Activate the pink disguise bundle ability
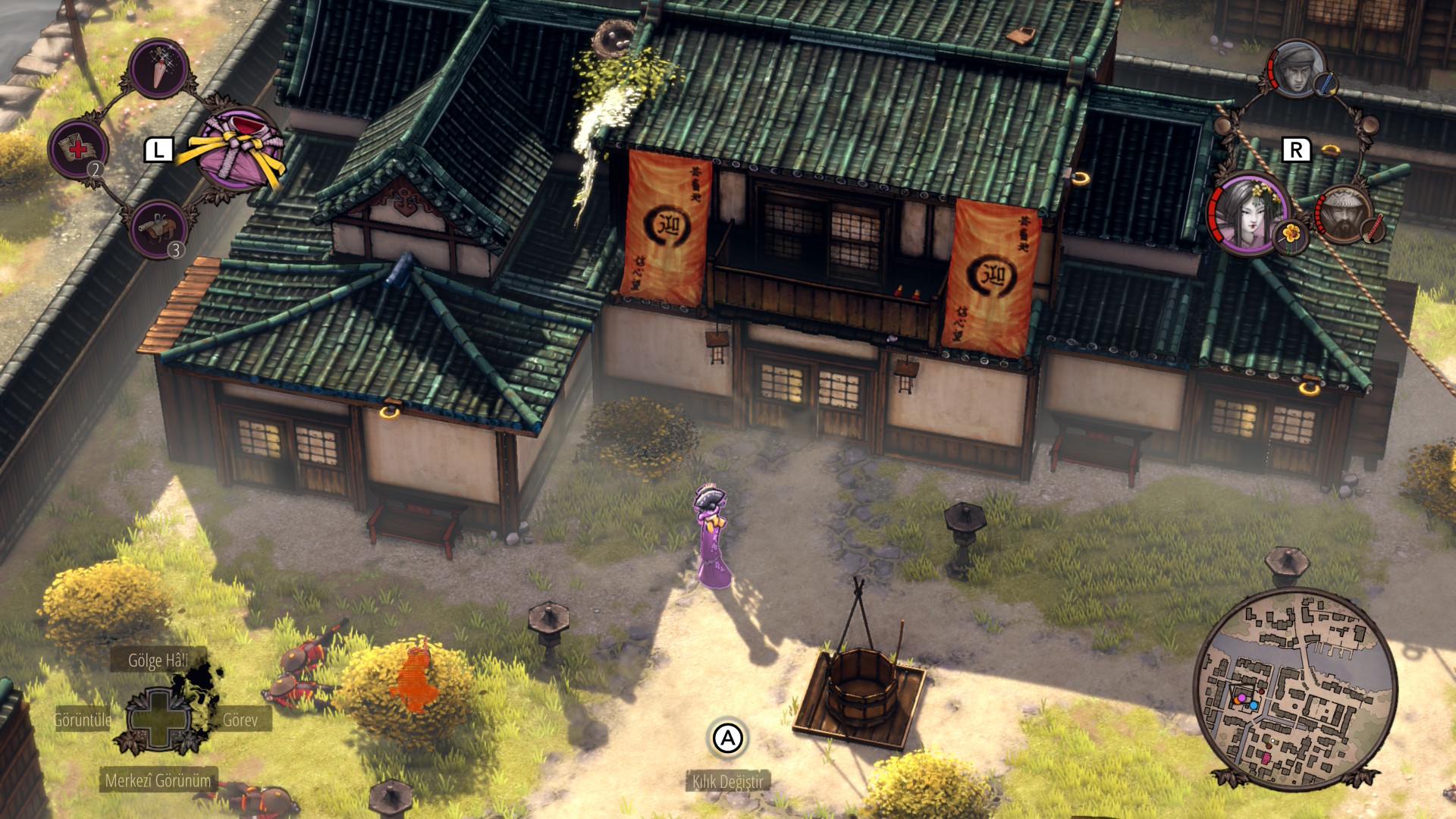The image size is (1456, 819). (237, 149)
